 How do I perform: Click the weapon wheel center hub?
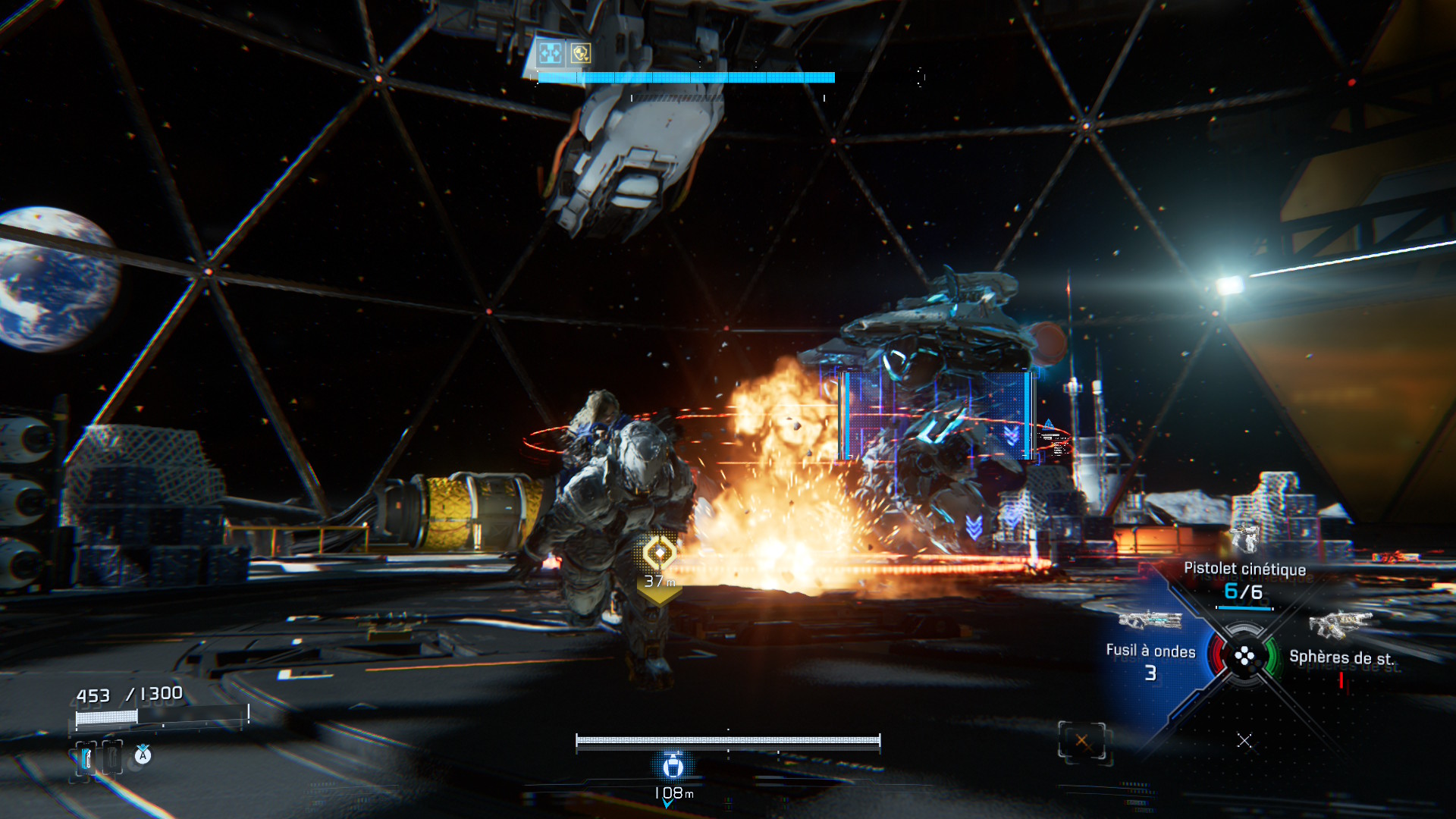[x=1244, y=657]
